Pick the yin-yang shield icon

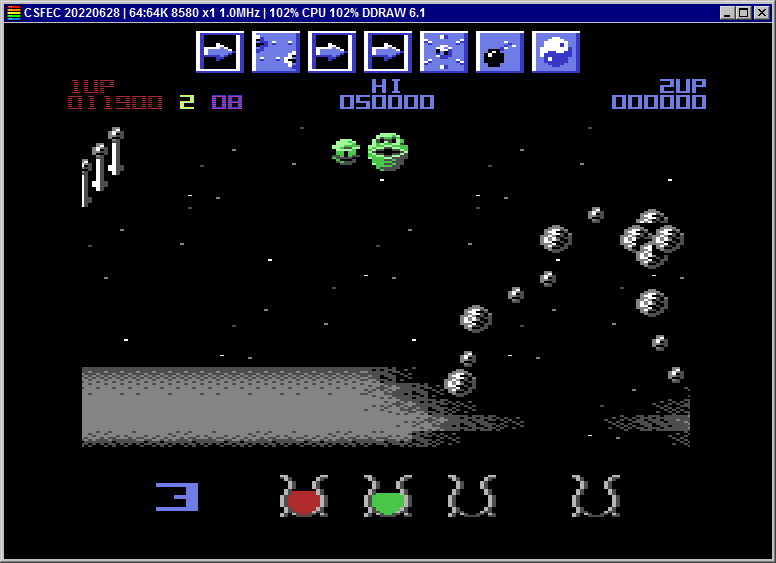tap(555, 52)
